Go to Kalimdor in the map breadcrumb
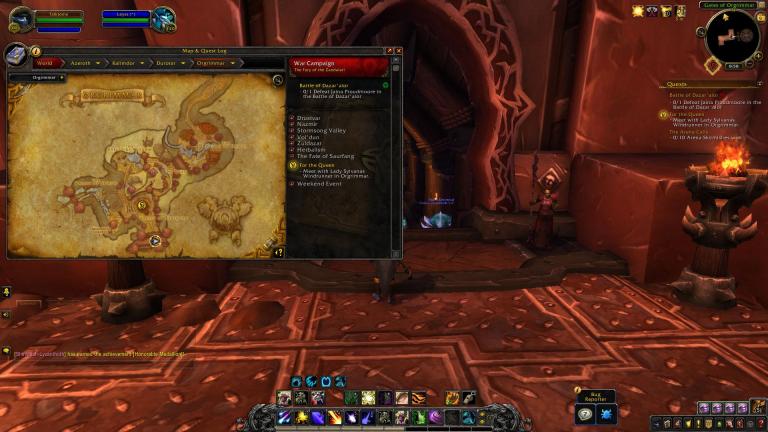The width and height of the screenshot is (768, 432). 122,63
